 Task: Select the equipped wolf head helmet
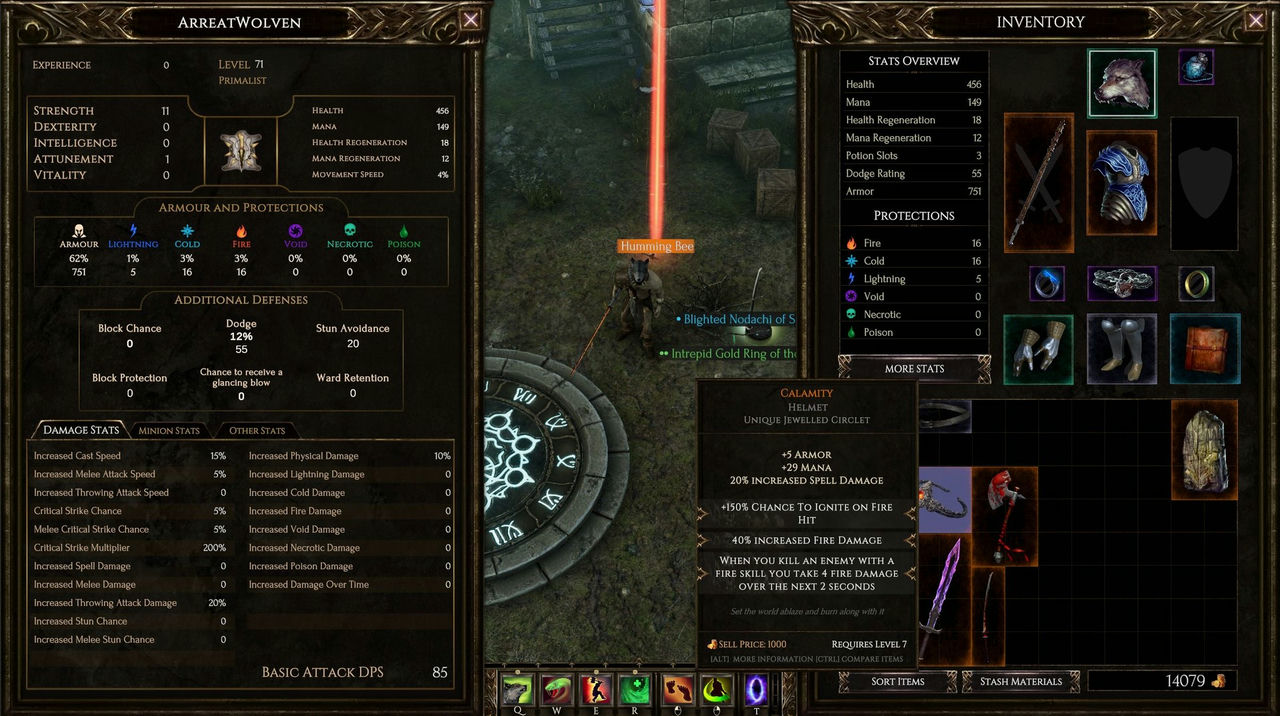pos(1122,84)
